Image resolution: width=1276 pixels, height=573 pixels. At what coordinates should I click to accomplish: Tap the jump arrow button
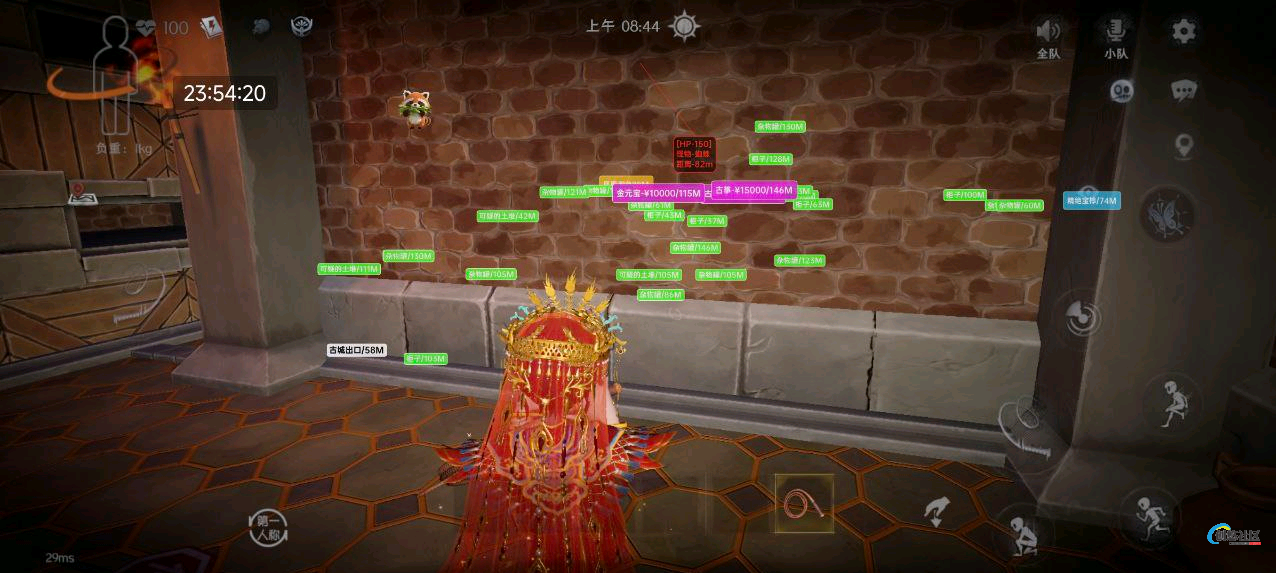tap(937, 511)
